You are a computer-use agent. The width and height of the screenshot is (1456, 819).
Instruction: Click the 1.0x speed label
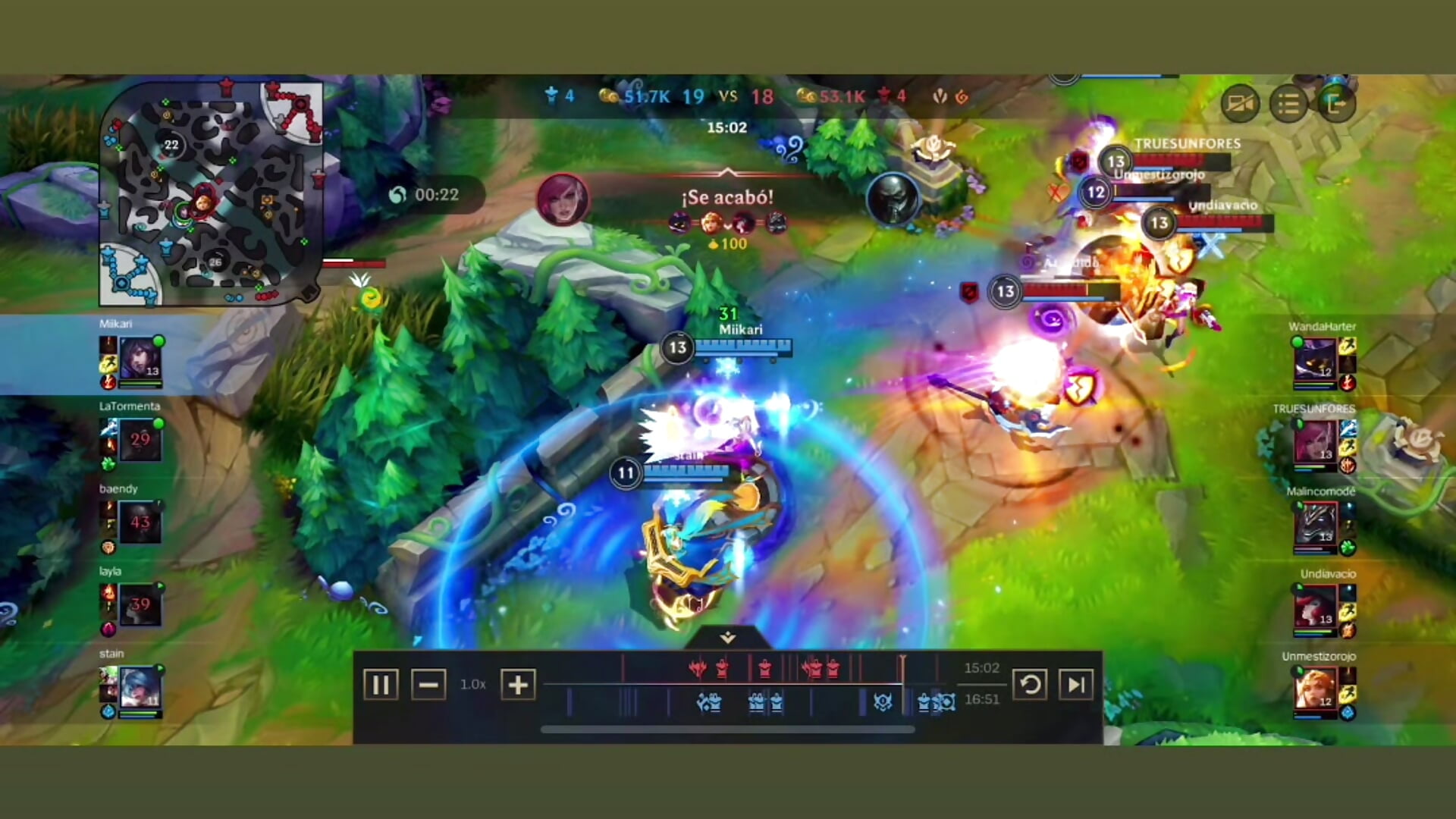pyautogui.click(x=471, y=685)
